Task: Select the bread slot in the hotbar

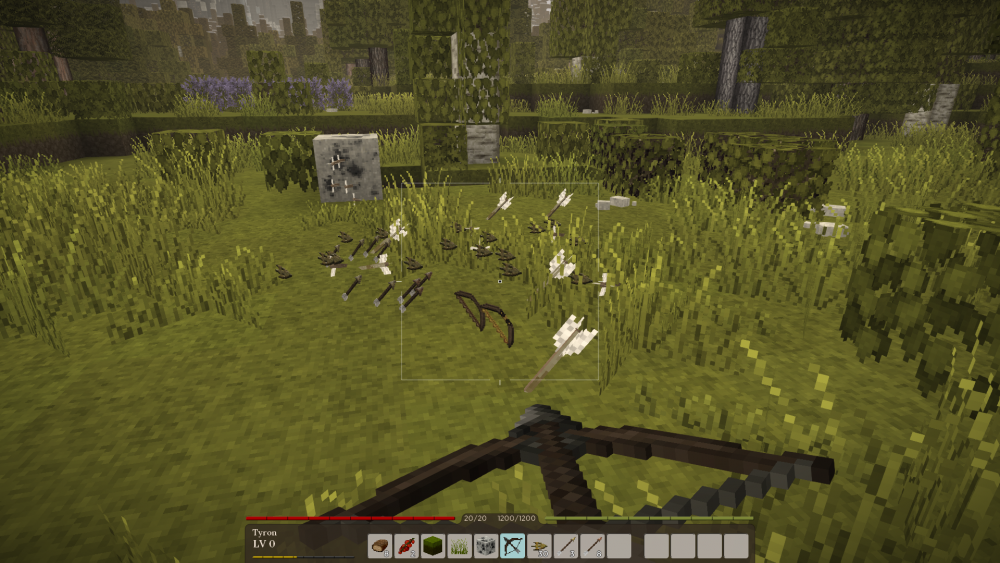Action: pyautogui.click(x=380, y=546)
